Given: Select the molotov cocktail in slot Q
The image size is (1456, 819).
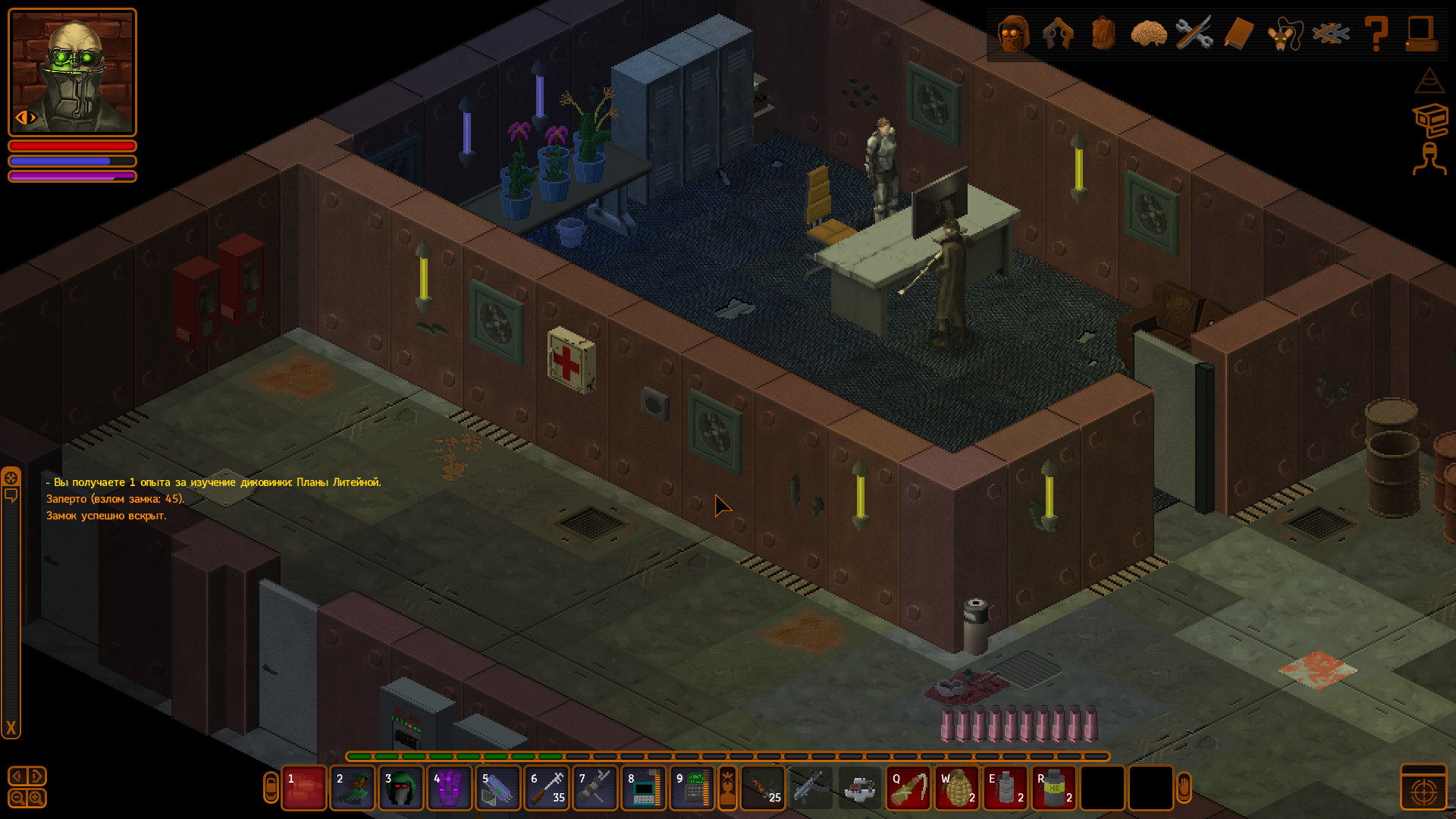Looking at the screenshot, I should pos(908,789).
